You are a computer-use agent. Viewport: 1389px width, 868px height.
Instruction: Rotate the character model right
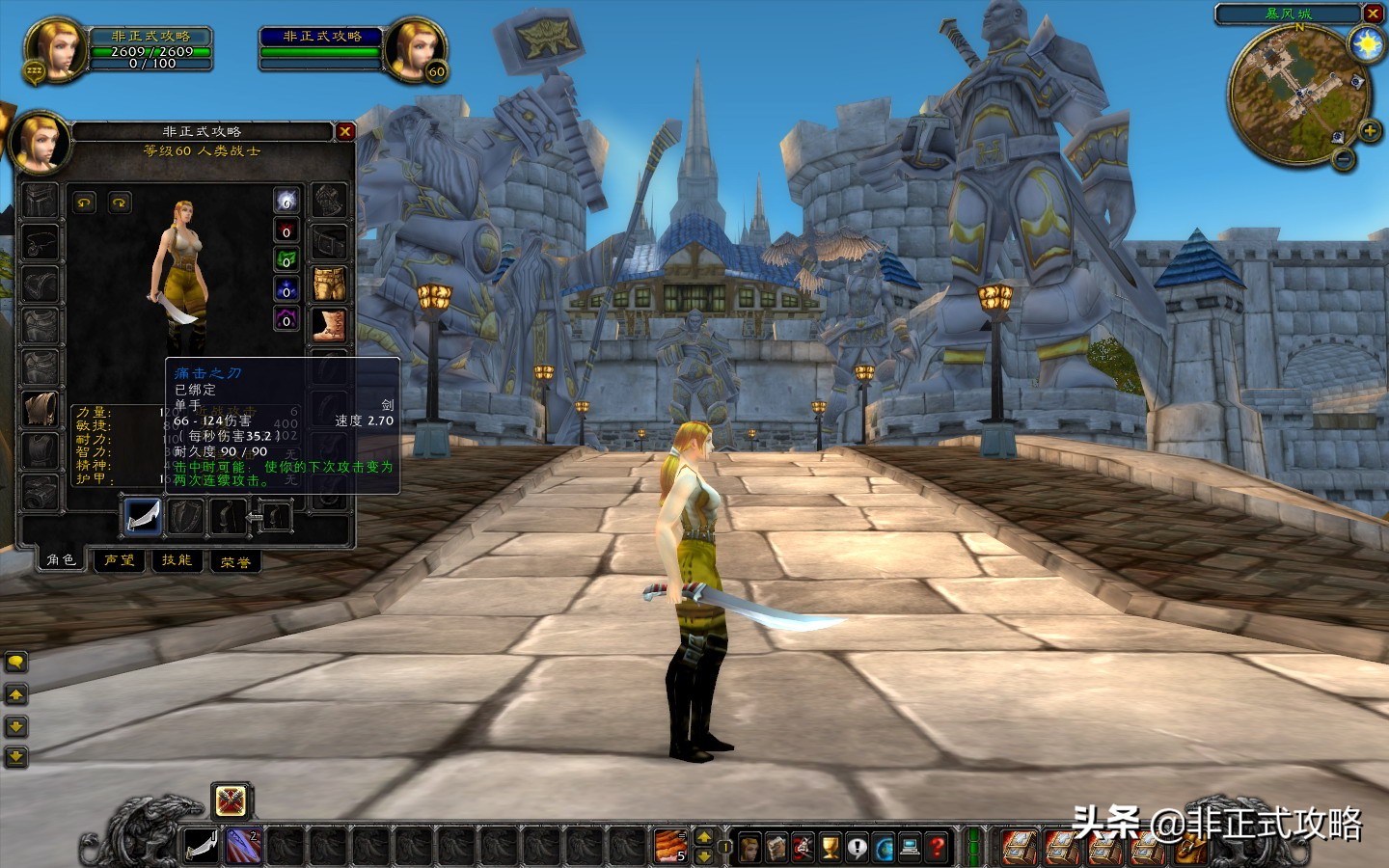tap(120, 203)
